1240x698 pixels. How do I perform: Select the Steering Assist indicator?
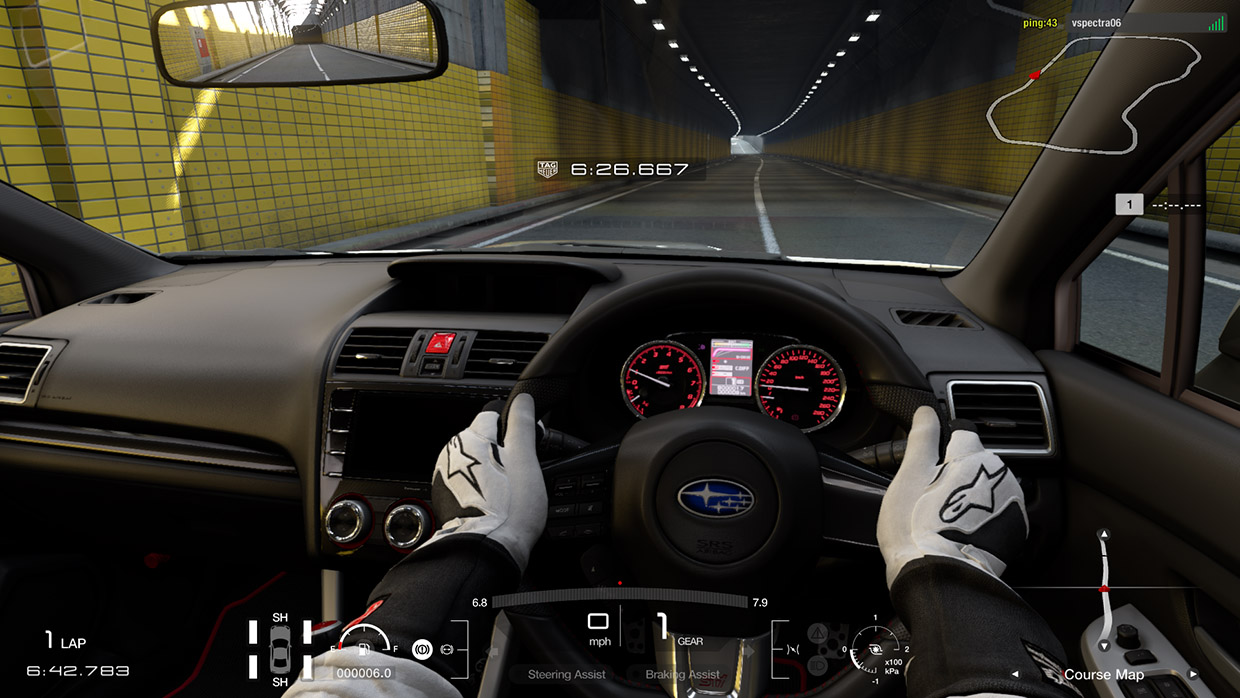pos(566,675)
